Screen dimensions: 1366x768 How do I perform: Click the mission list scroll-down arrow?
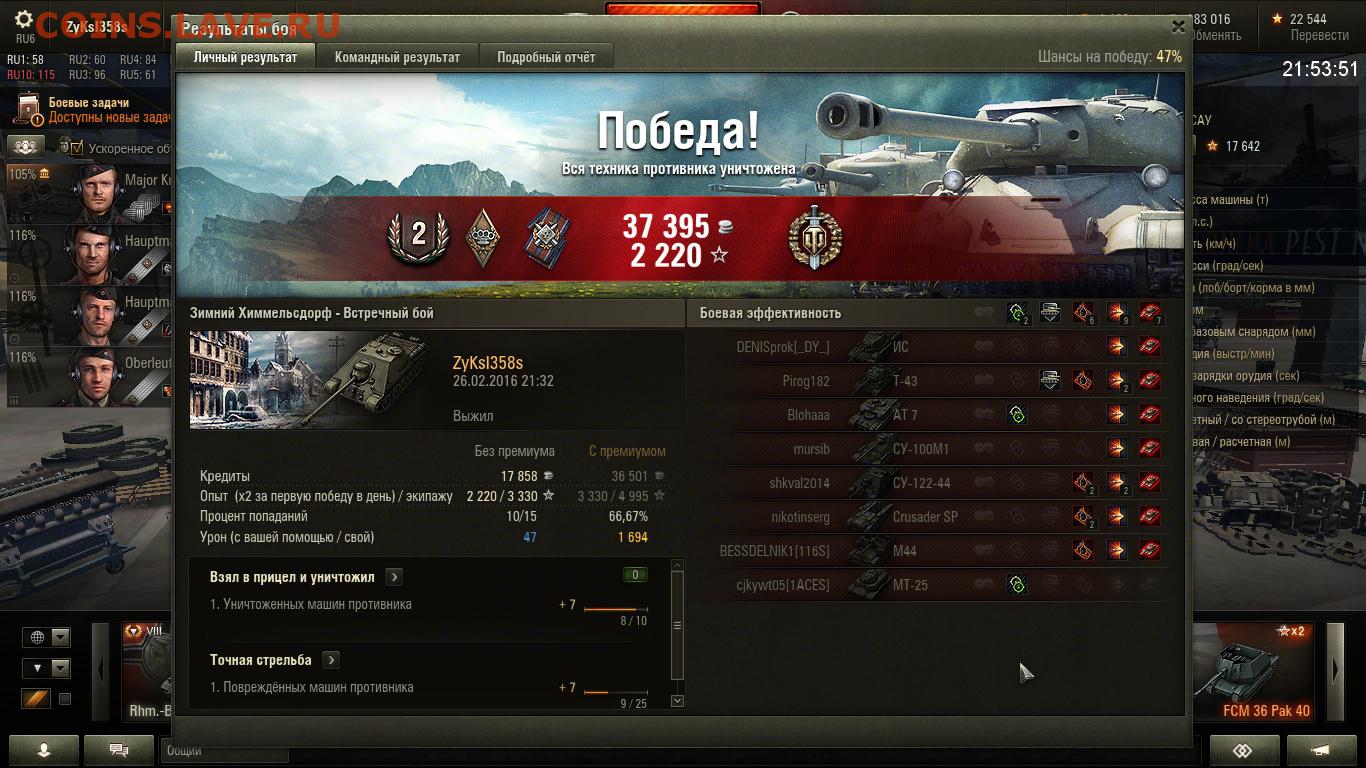[677, 701]
